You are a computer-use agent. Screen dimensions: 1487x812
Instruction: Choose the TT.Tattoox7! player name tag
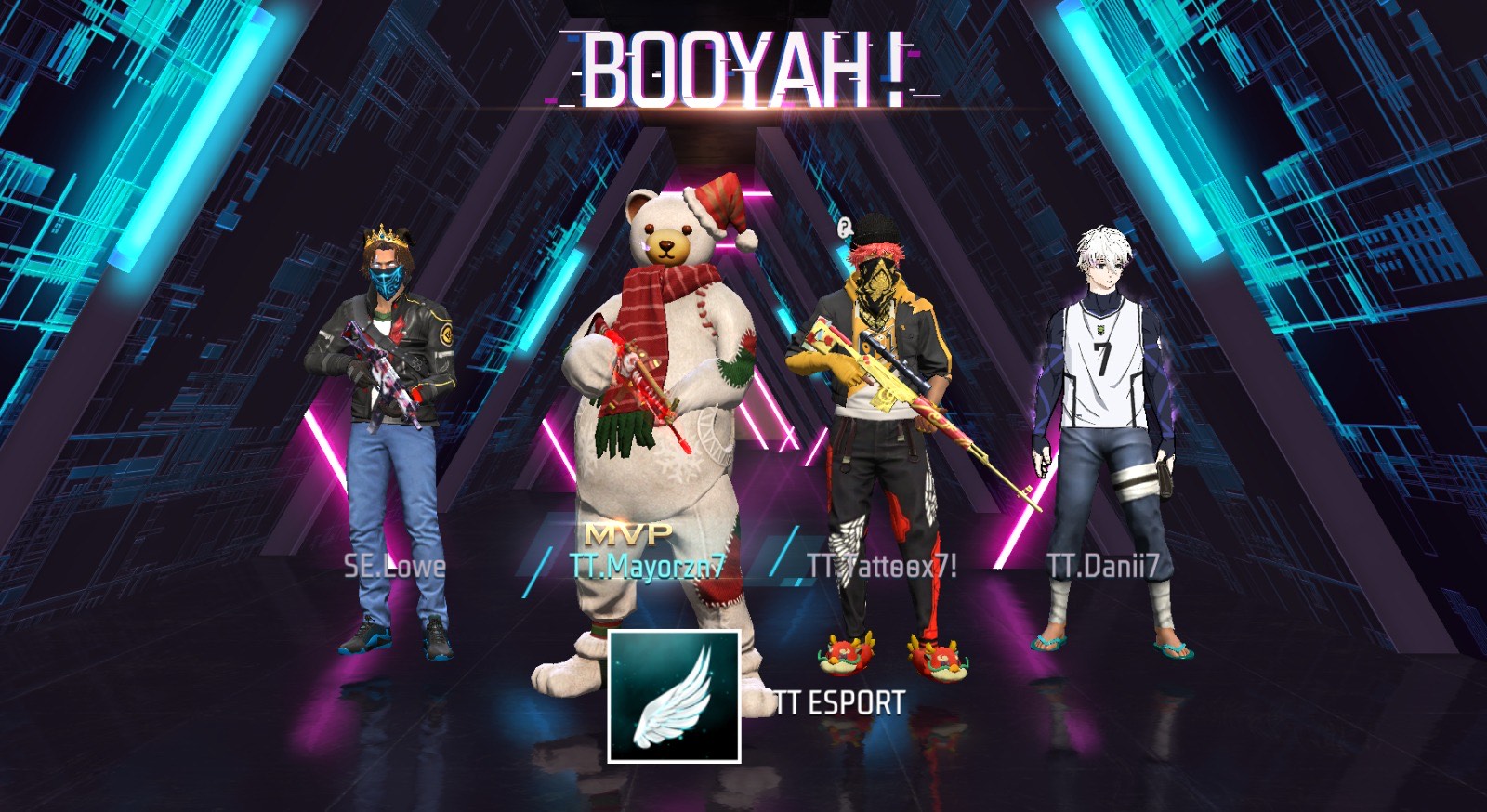pyautogui.click(x=882, y=566)
